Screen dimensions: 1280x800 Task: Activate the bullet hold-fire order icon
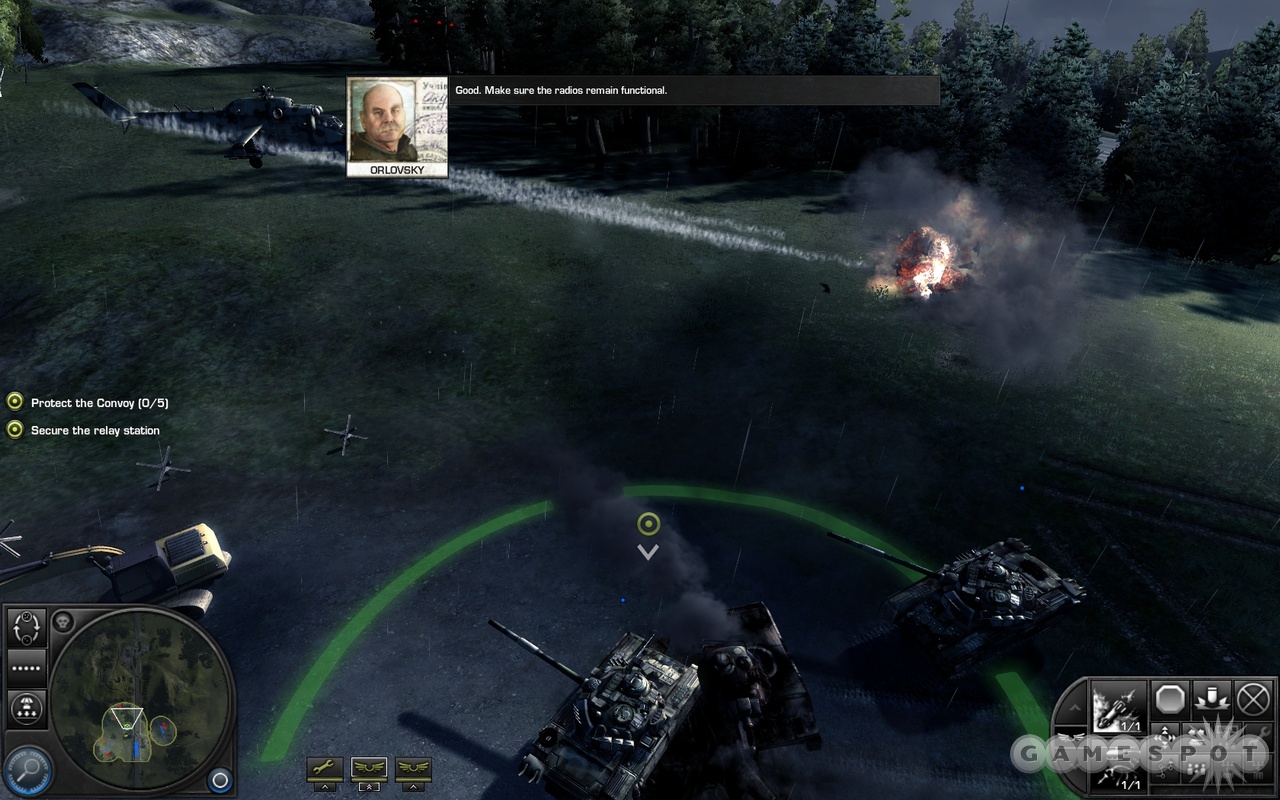1211,698
